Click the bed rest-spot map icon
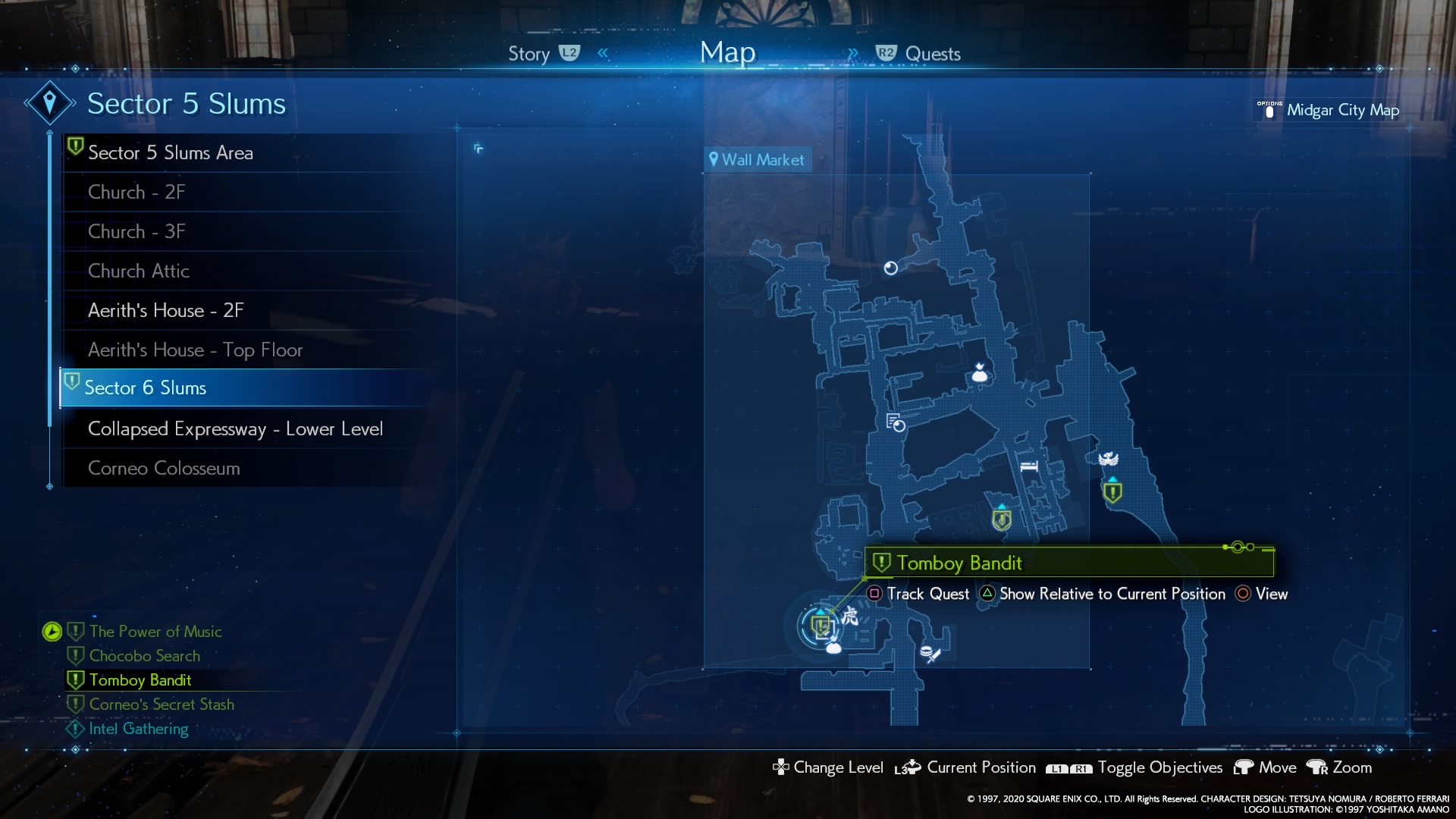 pos(1028,466)
